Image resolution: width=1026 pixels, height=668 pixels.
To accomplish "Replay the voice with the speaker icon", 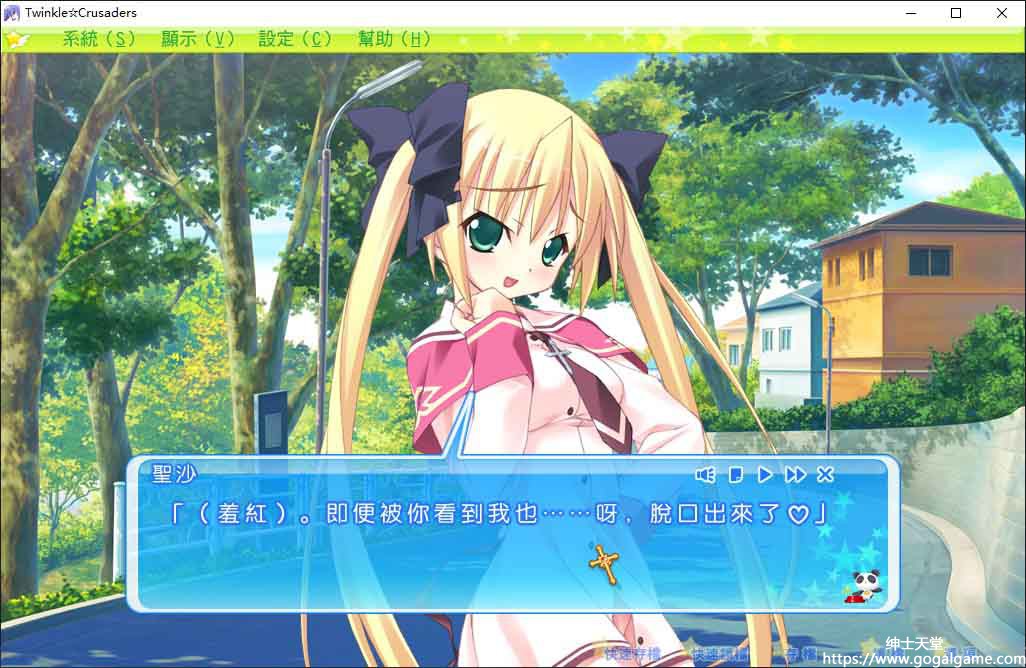I will point(705,474).
